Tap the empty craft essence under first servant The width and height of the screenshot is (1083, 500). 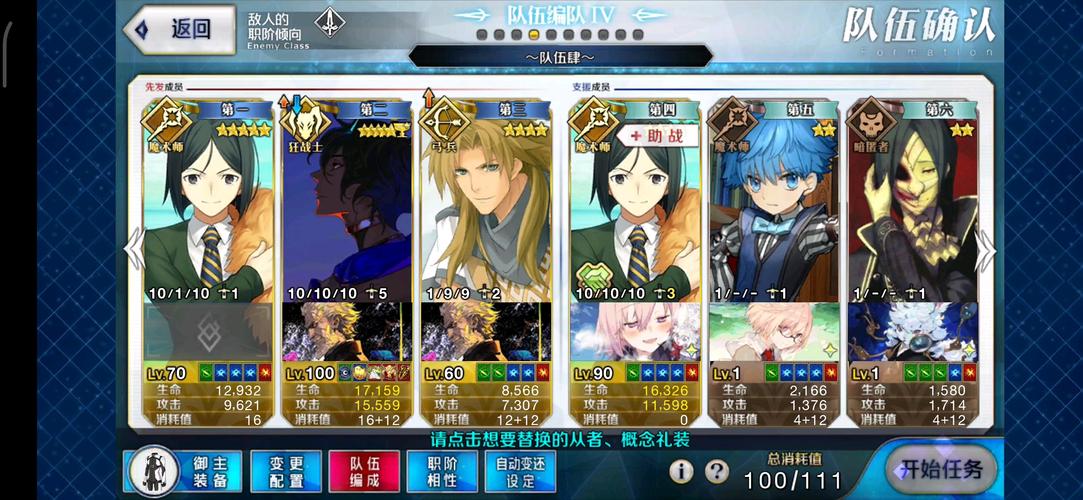pos(208,331)
